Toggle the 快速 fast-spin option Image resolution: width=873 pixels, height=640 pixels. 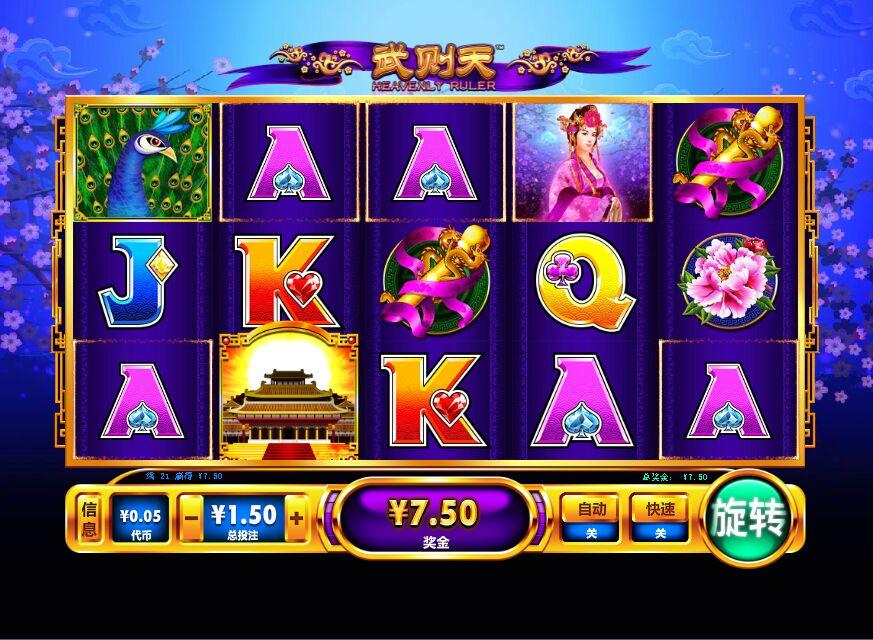[x=660, y=518]
